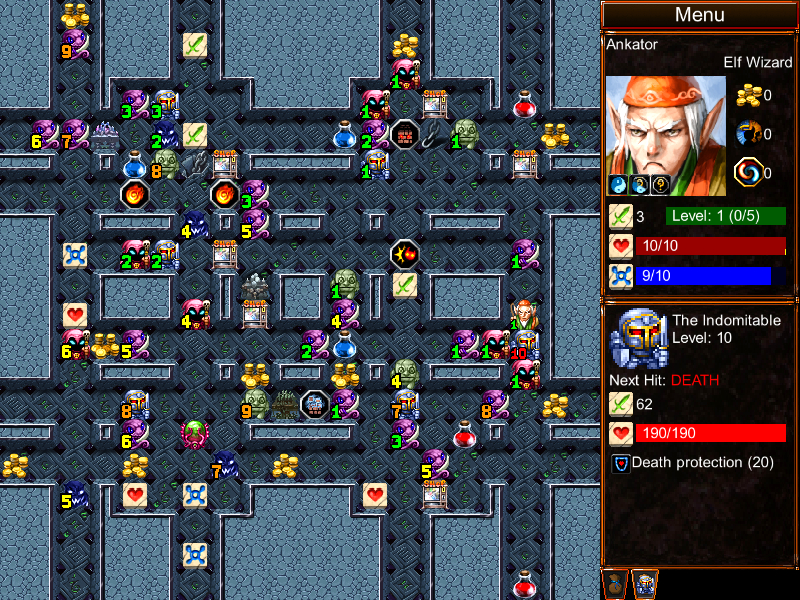
Task: Click the gold coins pile icon
Action: click(749, 96)
